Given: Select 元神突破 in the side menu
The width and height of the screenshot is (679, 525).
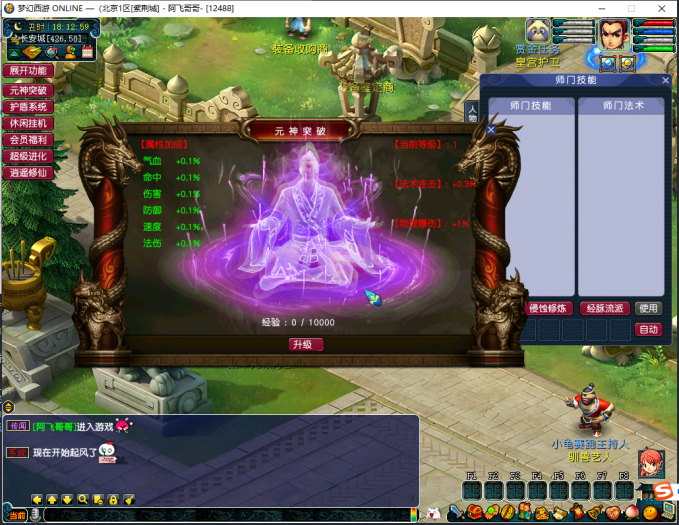Looking at the screenshot, I should (x=29, y=89).
